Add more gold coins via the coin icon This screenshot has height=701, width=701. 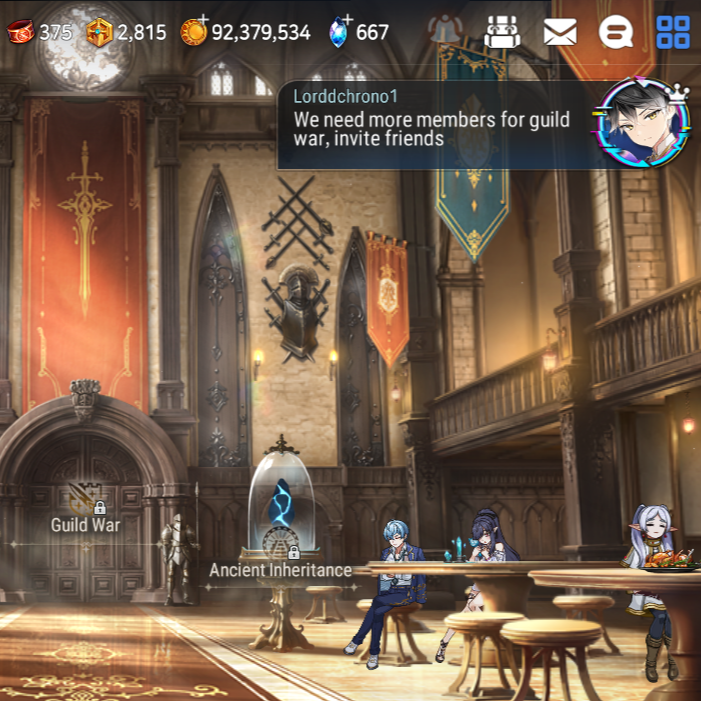pyautogui.click(x=194, y=31)
